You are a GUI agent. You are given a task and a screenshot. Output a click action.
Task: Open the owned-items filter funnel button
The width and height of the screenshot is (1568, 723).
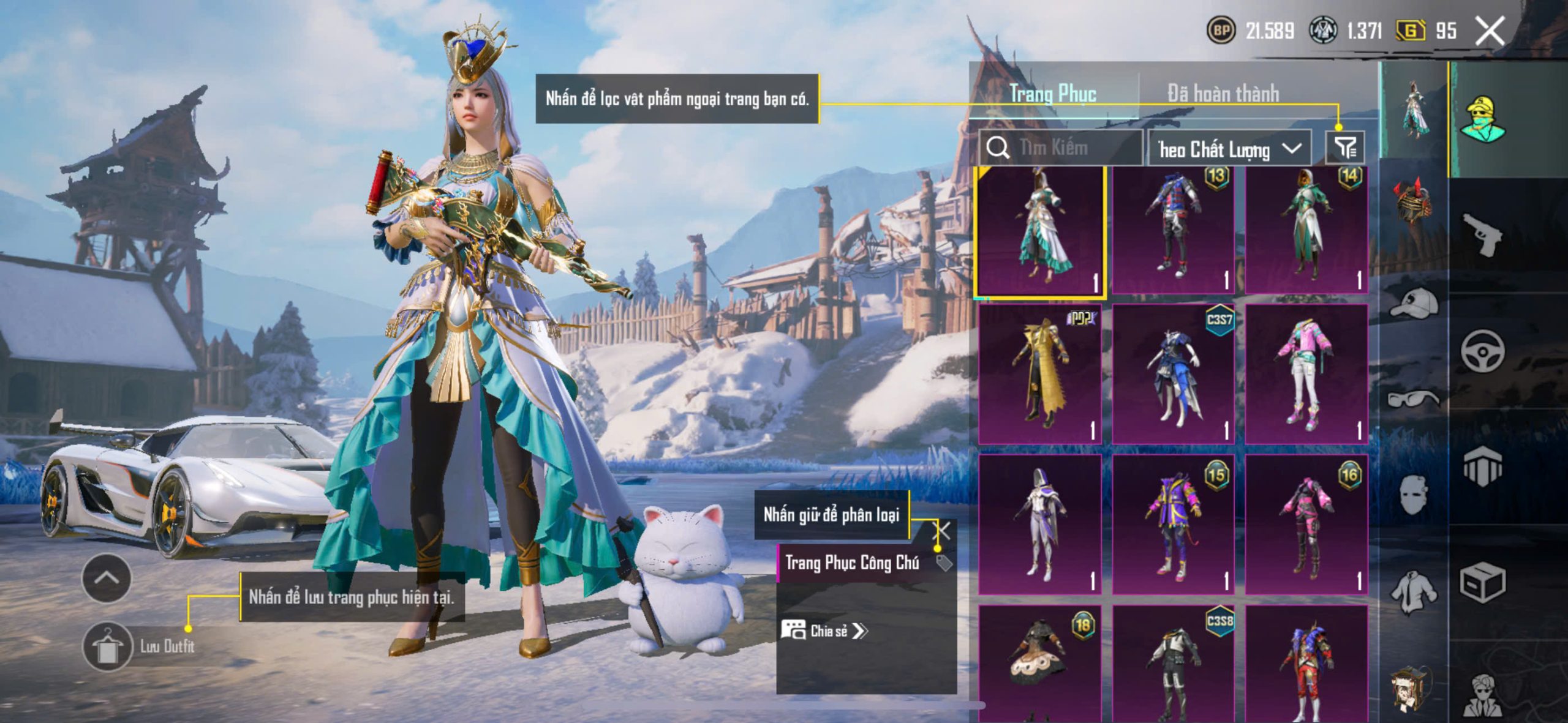tap(1345, 148)
